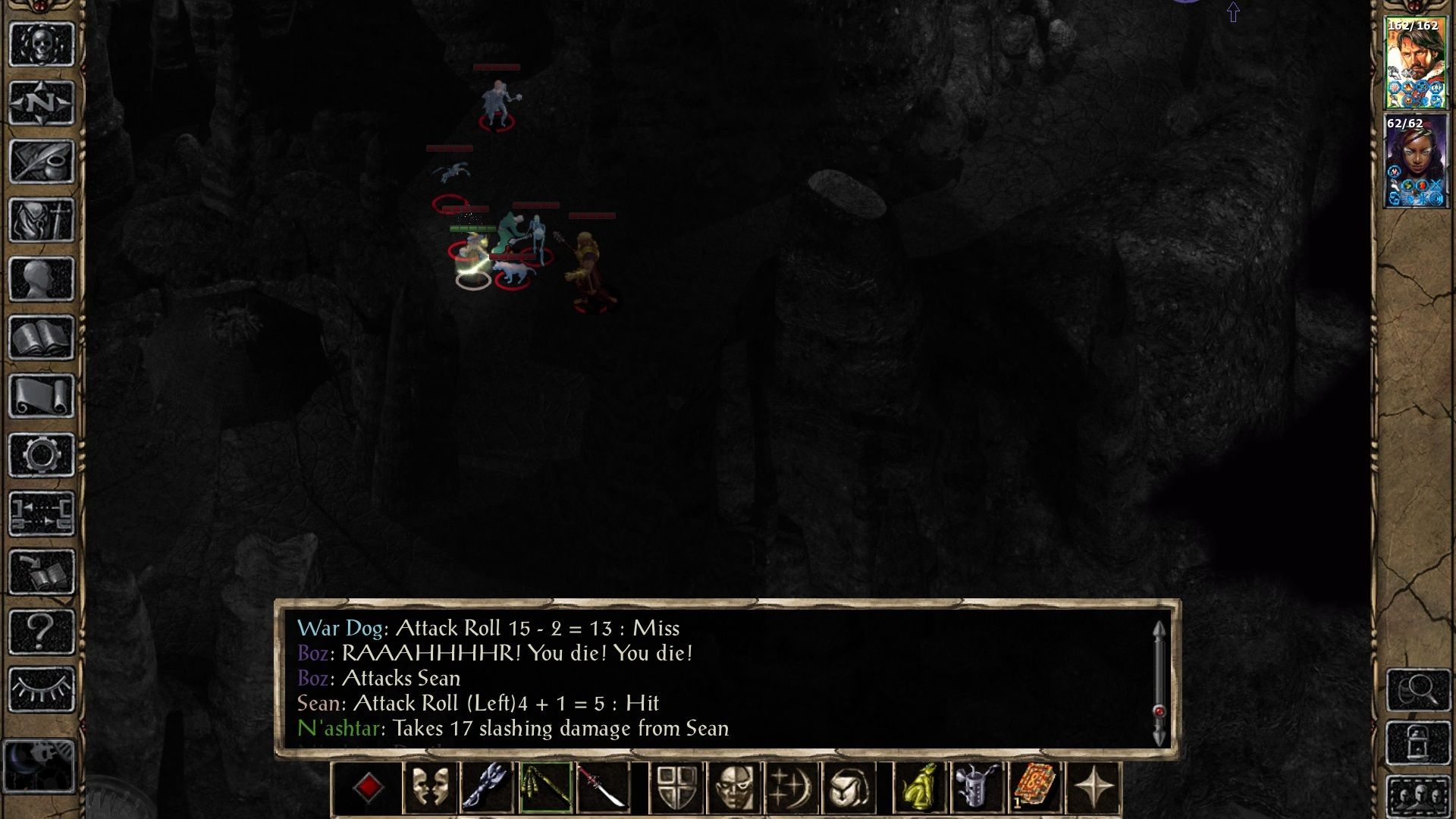
Task: Open the four-point star special abilities
Action: pyautogui.click(x=1093, y=788)
